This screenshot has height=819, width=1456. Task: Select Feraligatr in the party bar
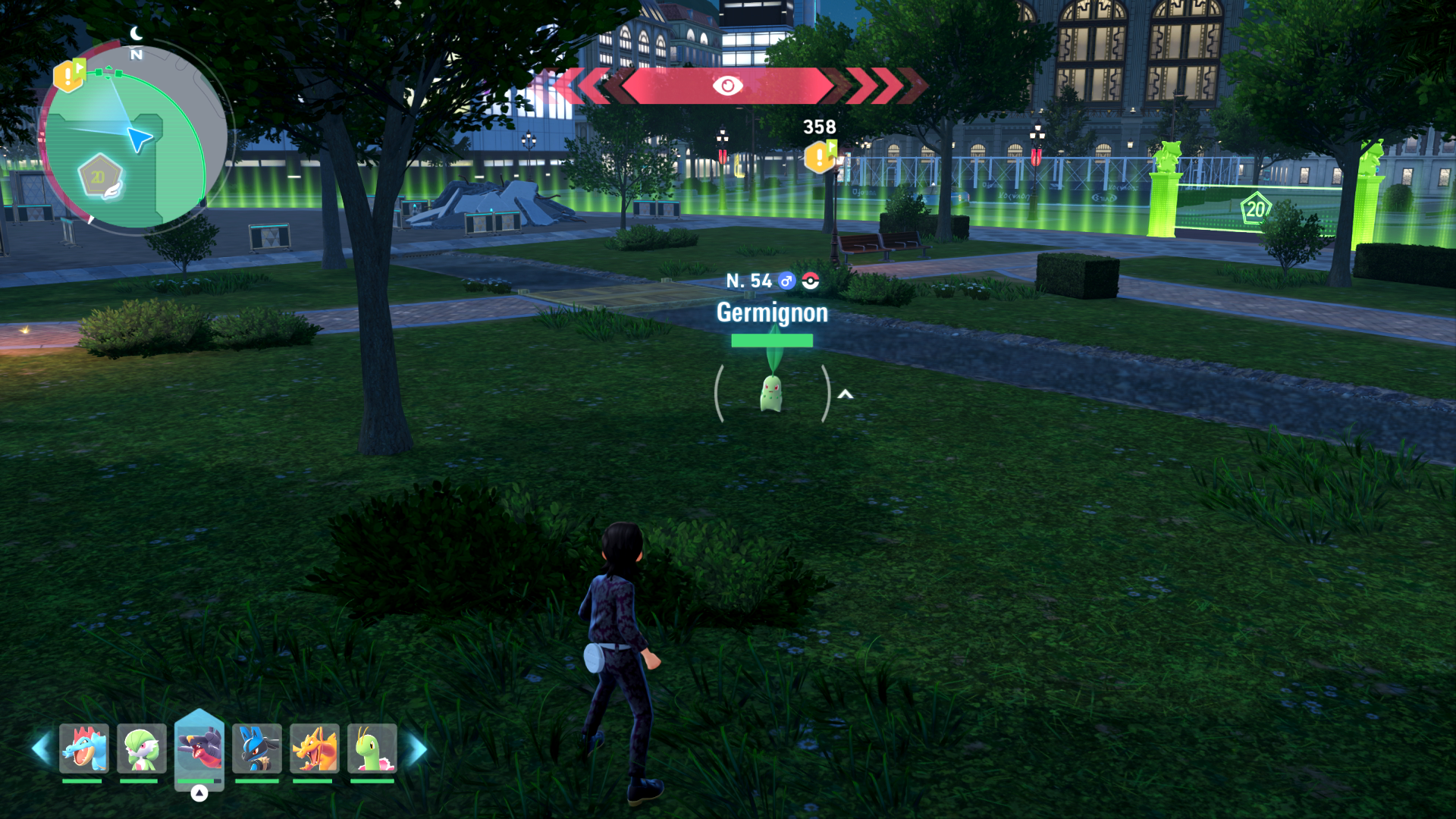tap(84, 748)
